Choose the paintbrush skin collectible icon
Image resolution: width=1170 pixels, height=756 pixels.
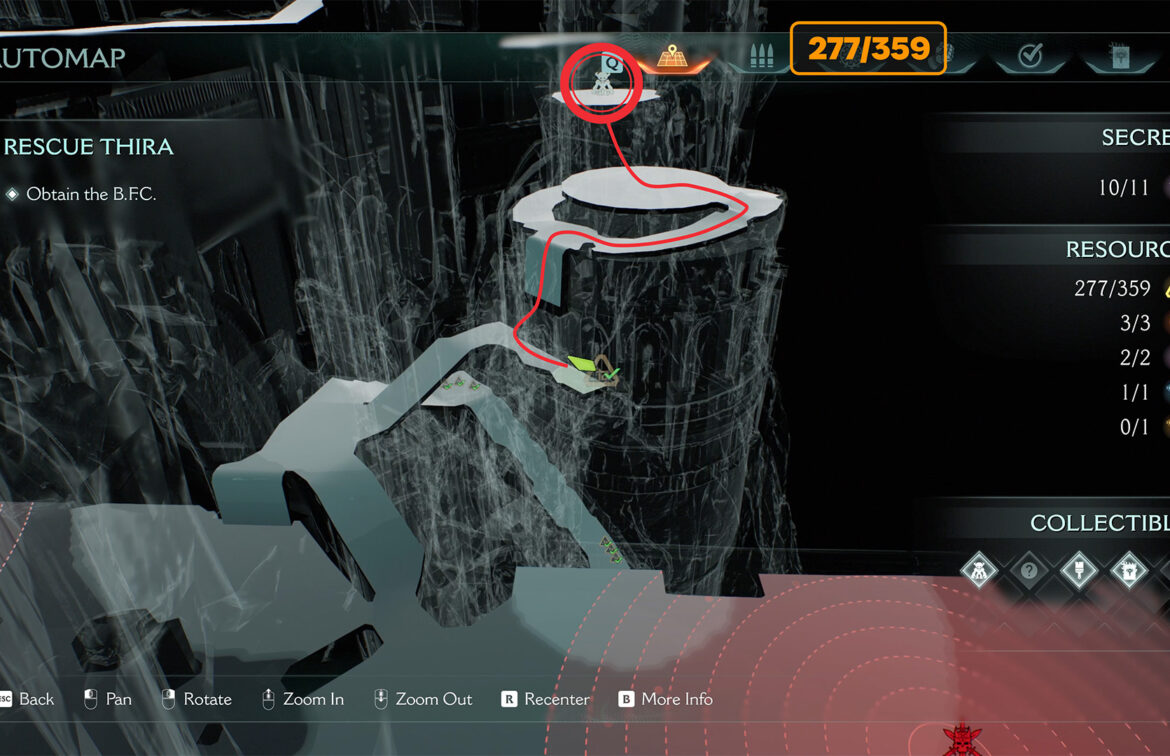tap(1078, 572)
